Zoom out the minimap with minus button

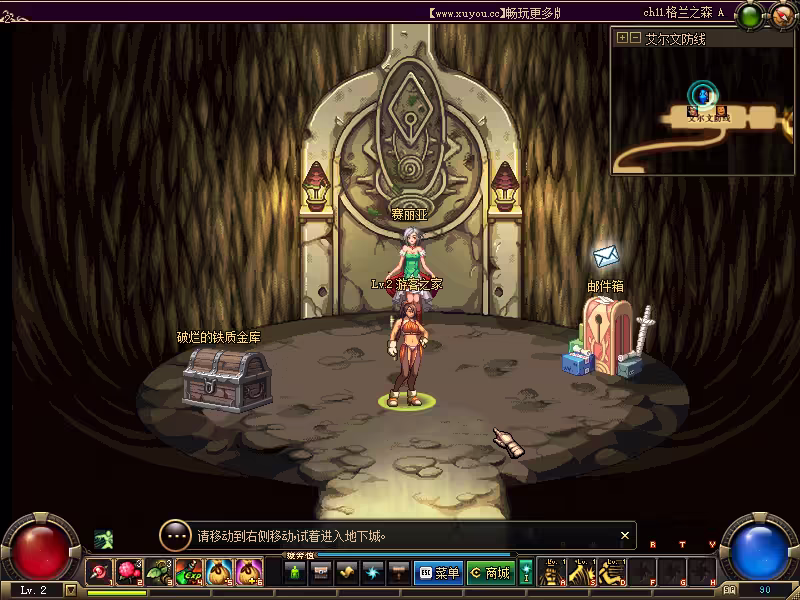pos(636,38)
